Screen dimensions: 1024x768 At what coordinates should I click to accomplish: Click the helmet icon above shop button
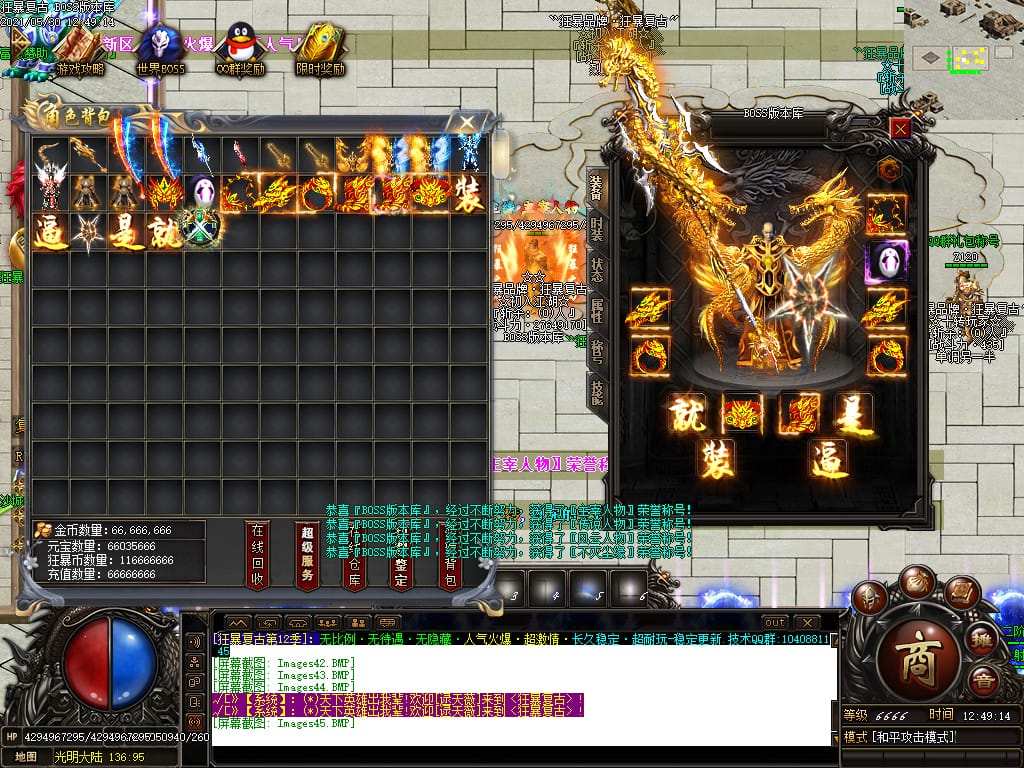click(x=870, y=597)
